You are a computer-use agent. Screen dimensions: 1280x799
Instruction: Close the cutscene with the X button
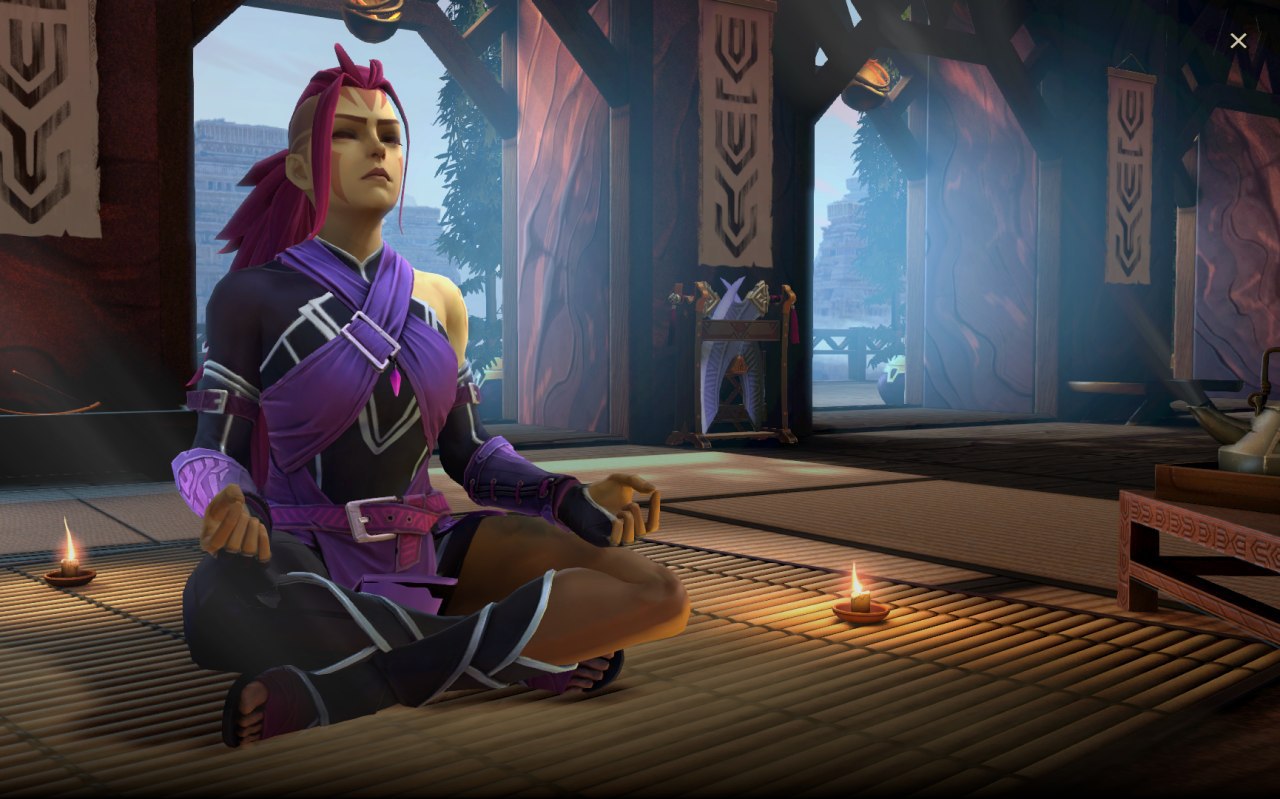click(x=1238, y=41)
